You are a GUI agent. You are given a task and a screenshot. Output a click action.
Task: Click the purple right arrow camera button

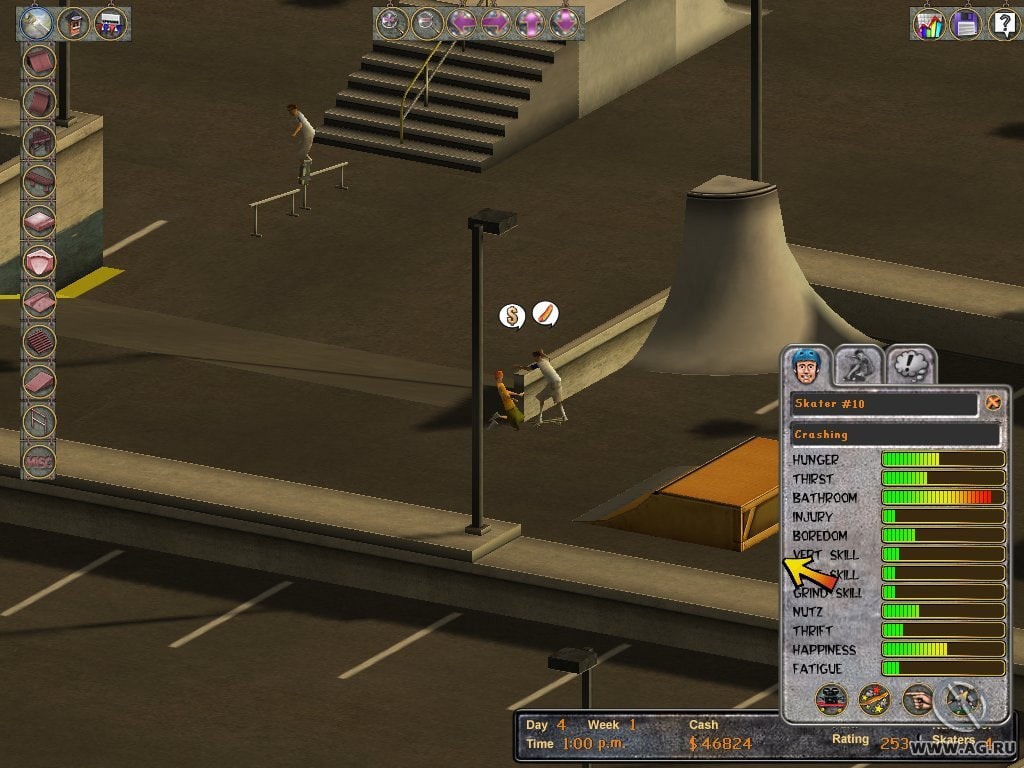[x=496, y=23]
